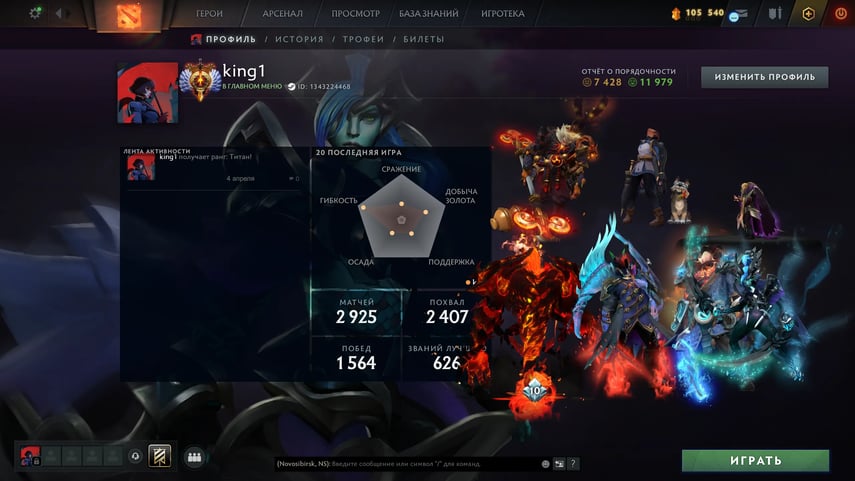Open the Арсенал menu
The height and width of the screenshot is (481, 855).
(283, 14)
